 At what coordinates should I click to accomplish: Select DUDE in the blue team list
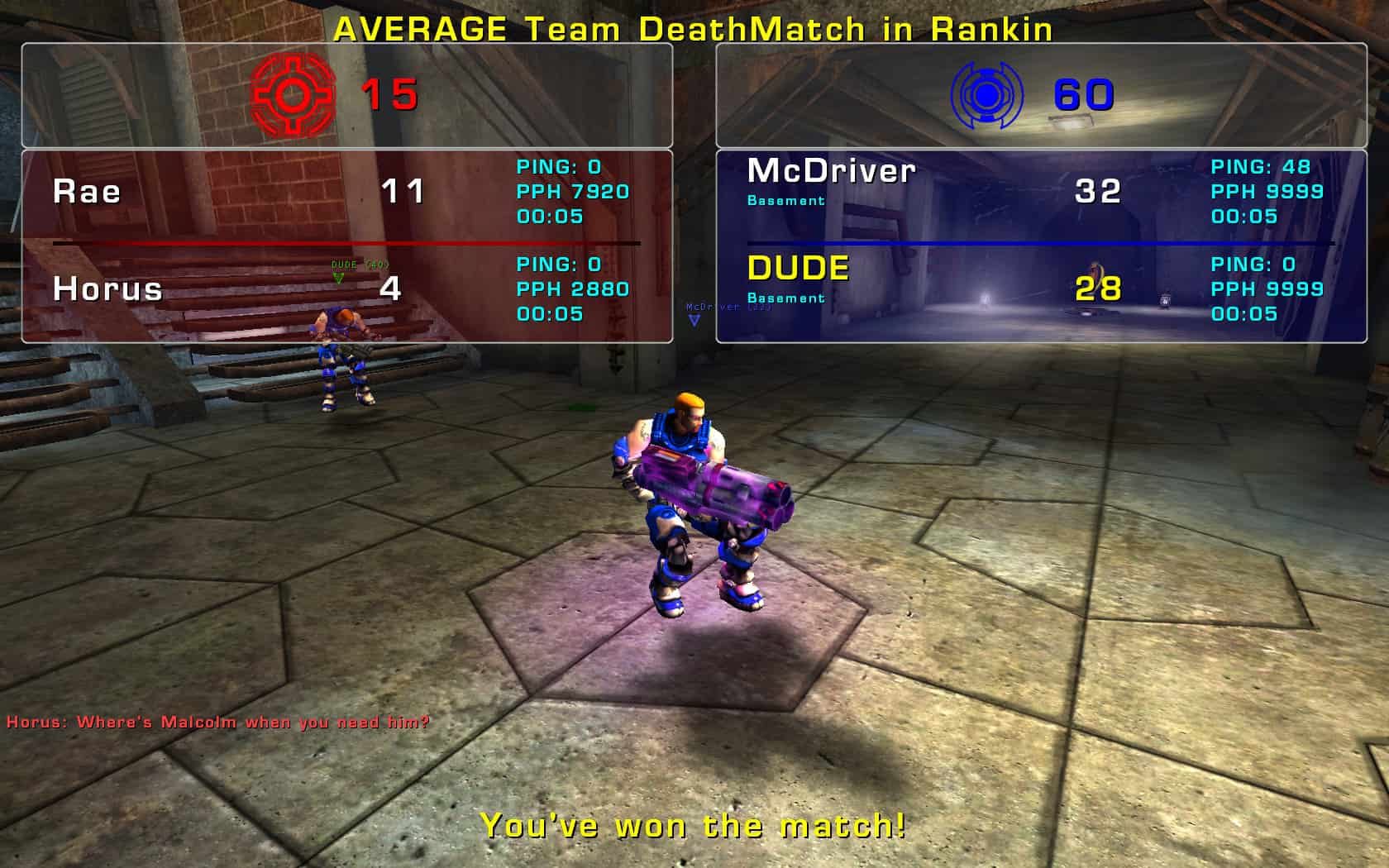pyautogui.click(x=798, y=269)
